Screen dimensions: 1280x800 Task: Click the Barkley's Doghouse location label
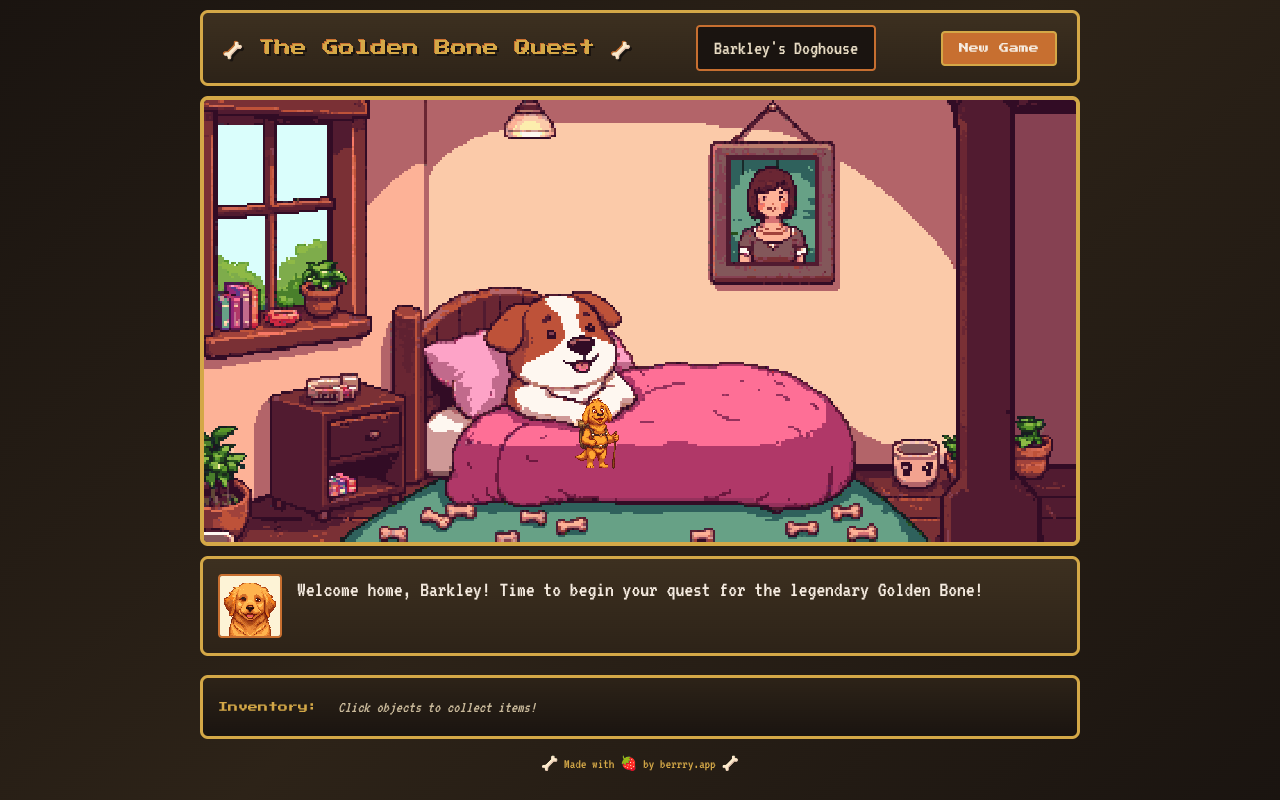pos(785,48)
